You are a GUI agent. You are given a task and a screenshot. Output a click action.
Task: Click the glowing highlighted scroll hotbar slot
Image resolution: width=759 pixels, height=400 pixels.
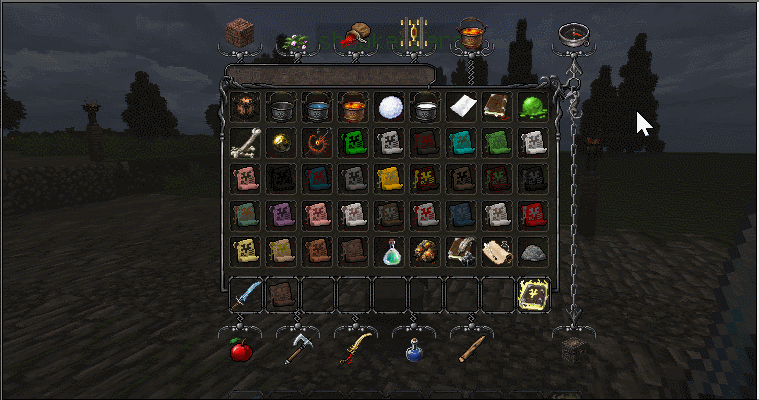532,294
